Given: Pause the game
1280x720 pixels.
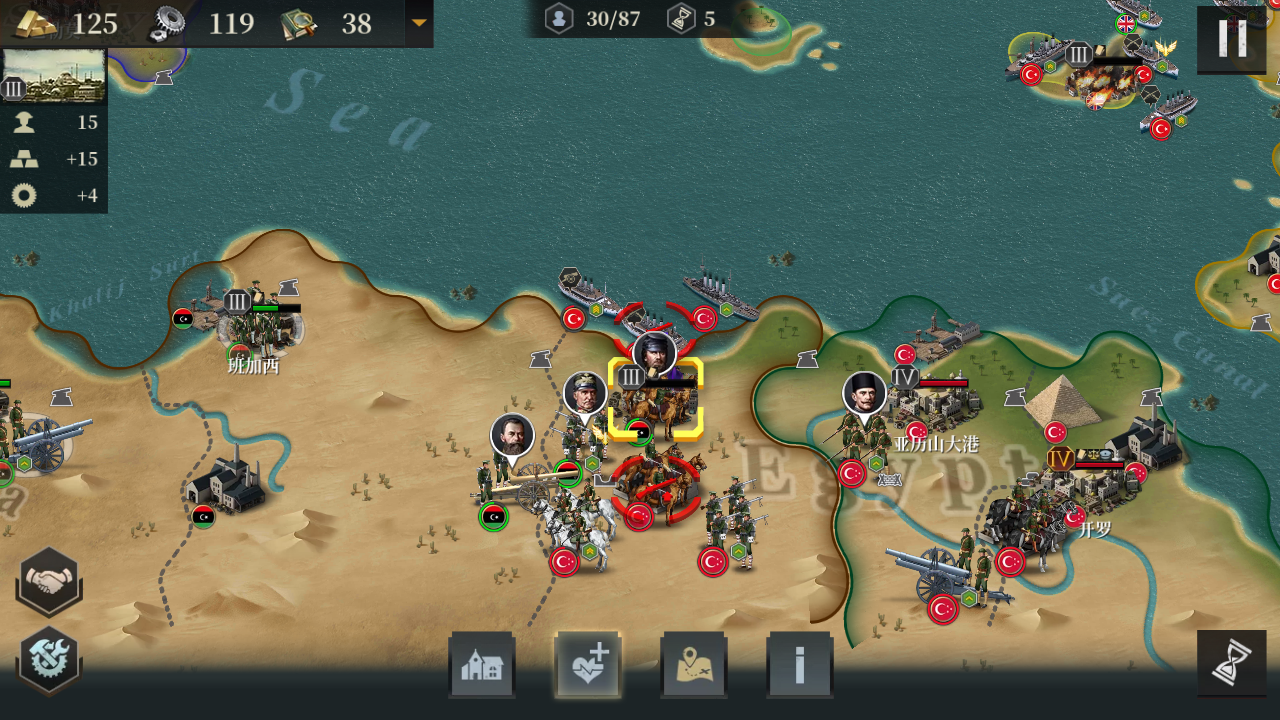Looking at the screenshot, I should (x=1231, y=39).
